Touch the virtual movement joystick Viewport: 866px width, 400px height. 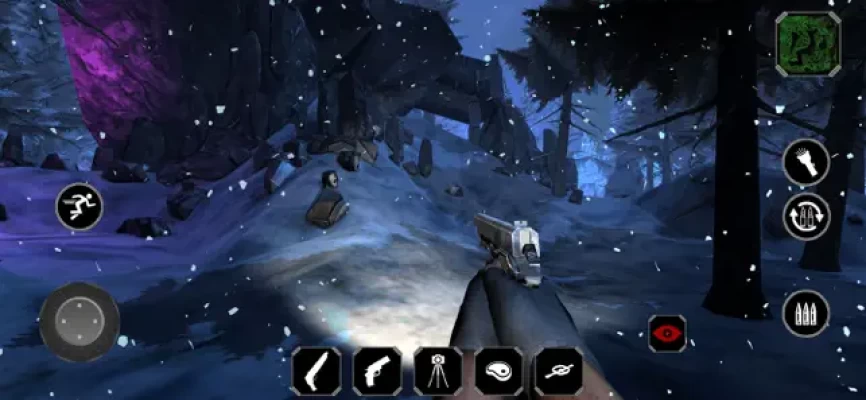[x=80, y=321]
